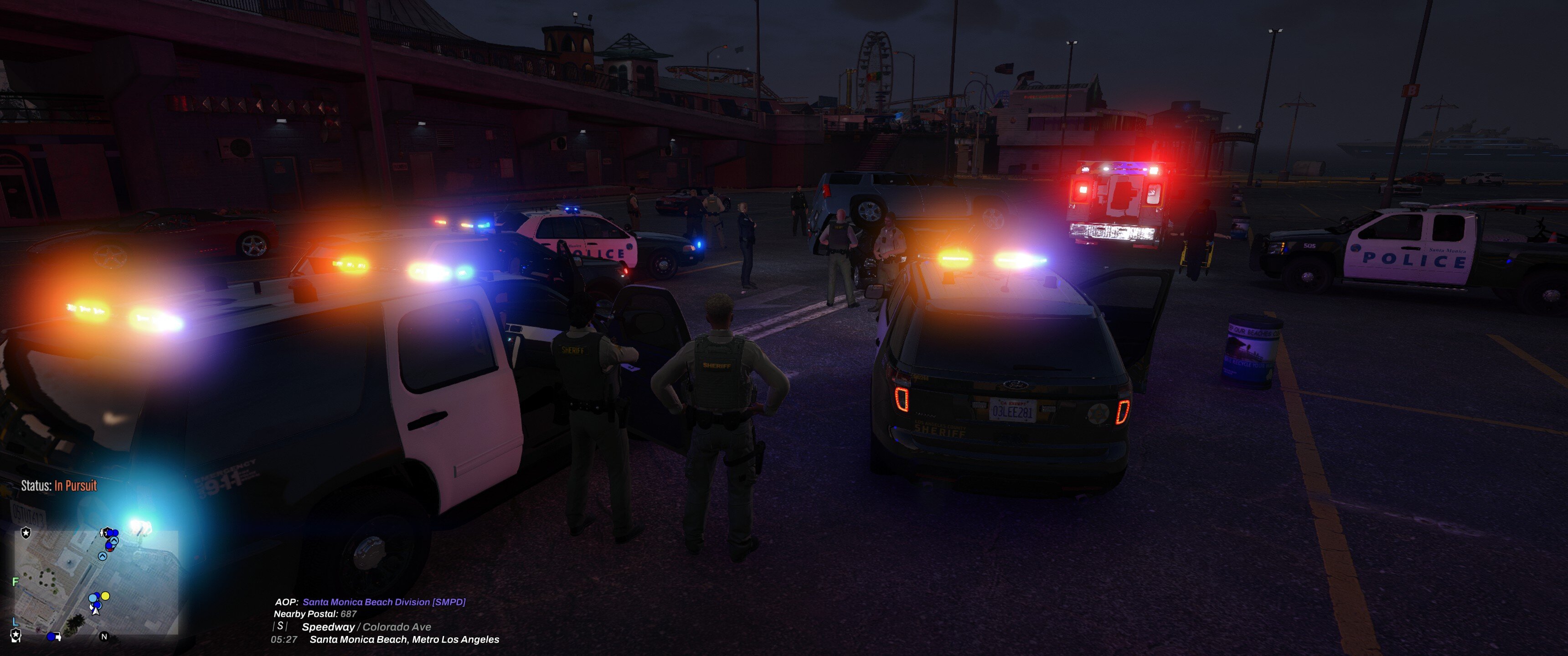
Task: Select the green 'F' minimap marker
Action: point(16,582)
